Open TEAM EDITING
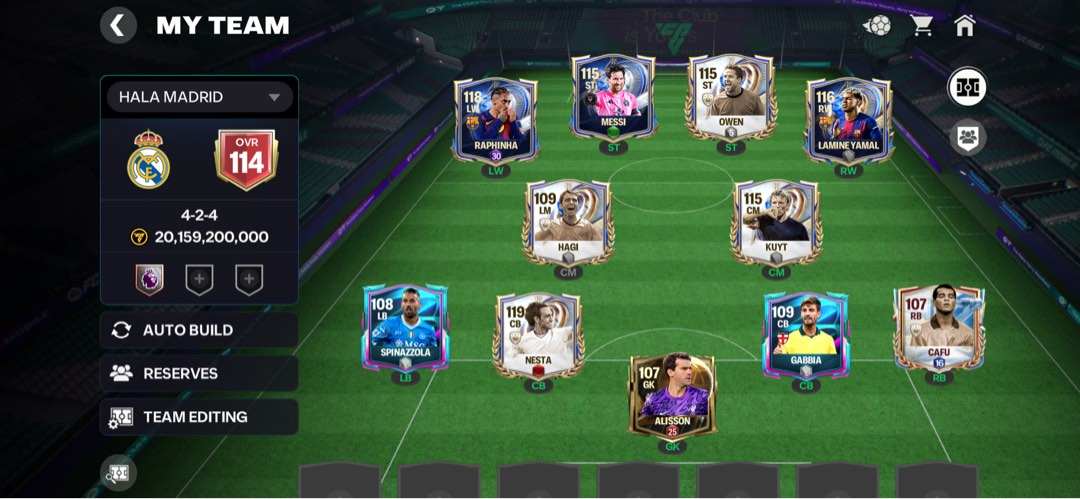Viewport: 1080px width, 499px height. click(x=199, y=417)
